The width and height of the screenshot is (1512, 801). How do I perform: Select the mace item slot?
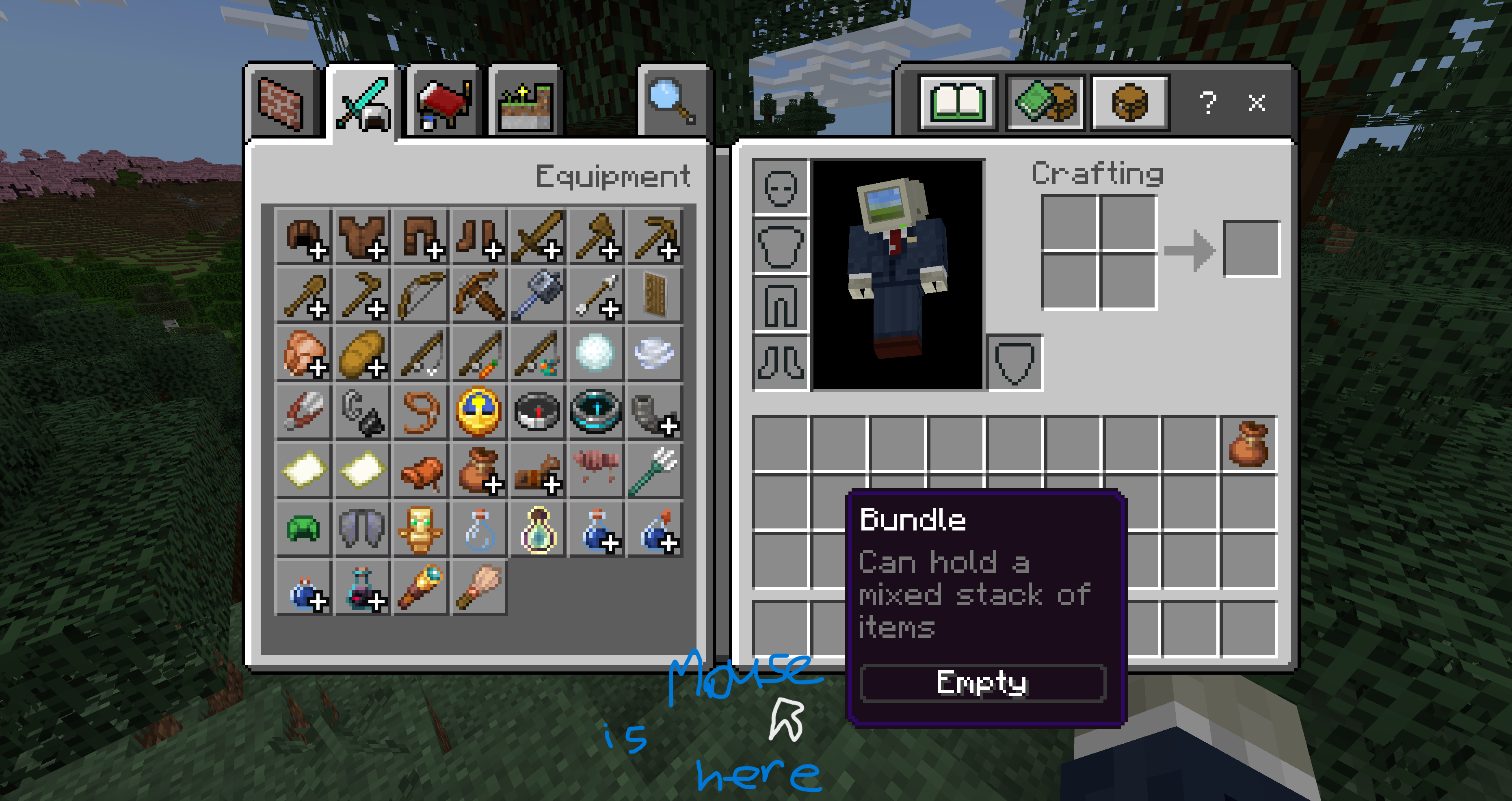click(x=537, y=295)
